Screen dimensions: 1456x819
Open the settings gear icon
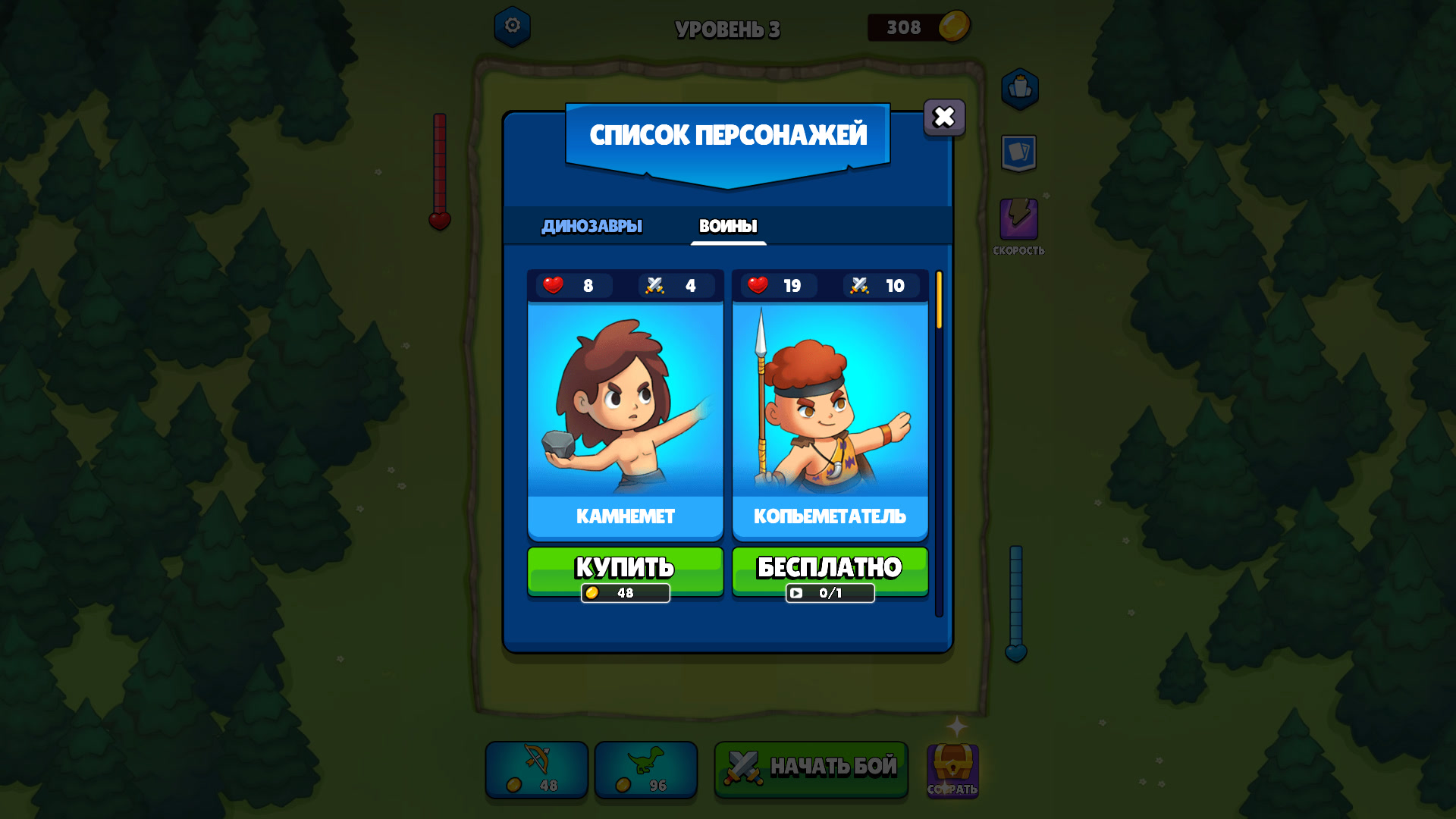tap(512, 28)
